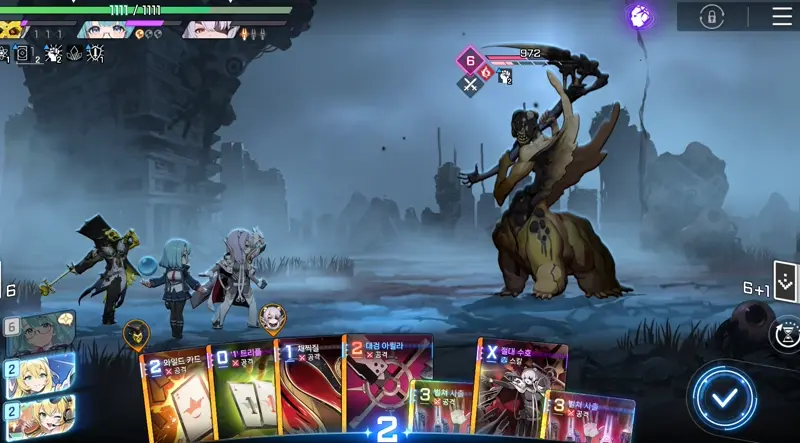
Task: Tap the glowing purple orb icon
Action: [x=640, y=15]
